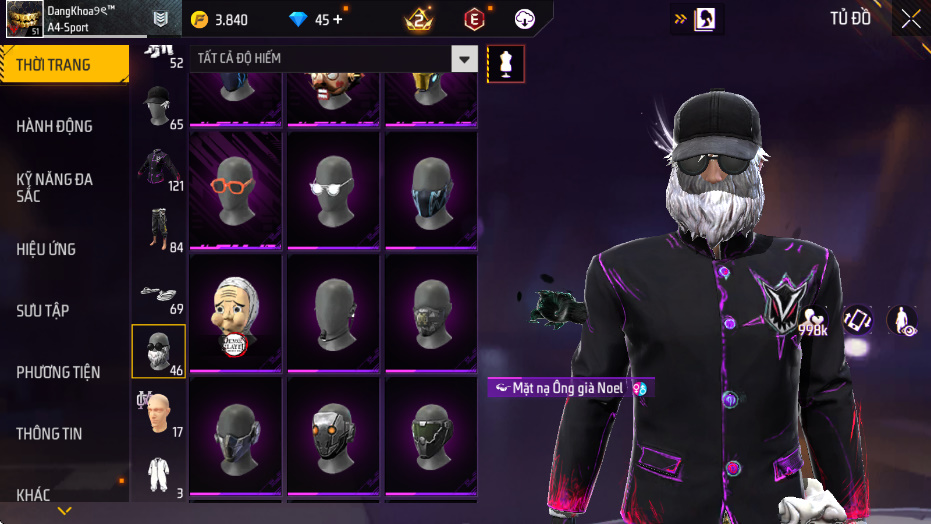Show the jacket tops category with 121 items
Viewport: 931px width, 524px height.
tap(157, 168)
